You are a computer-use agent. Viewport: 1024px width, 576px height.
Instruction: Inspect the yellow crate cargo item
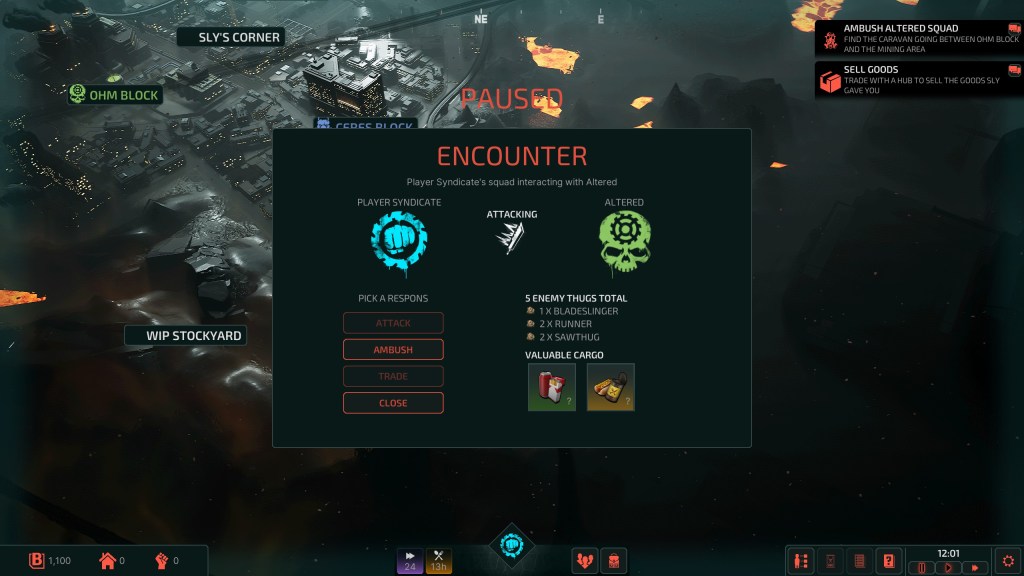pos(610,387)
